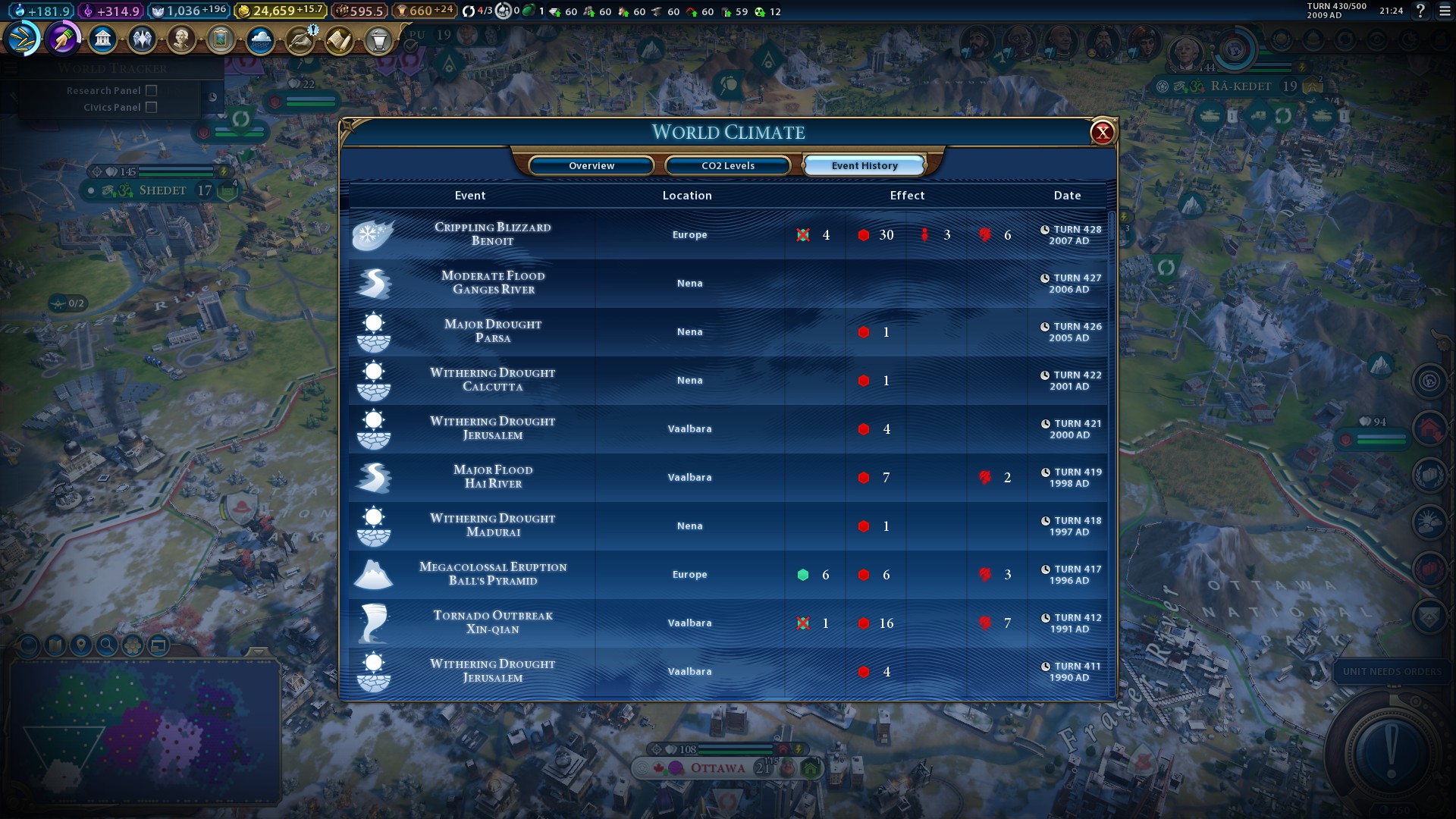Pick the Tornado Outbreak Xin-Qian event row
The image size is (1456, 819).
coord(493,623)
